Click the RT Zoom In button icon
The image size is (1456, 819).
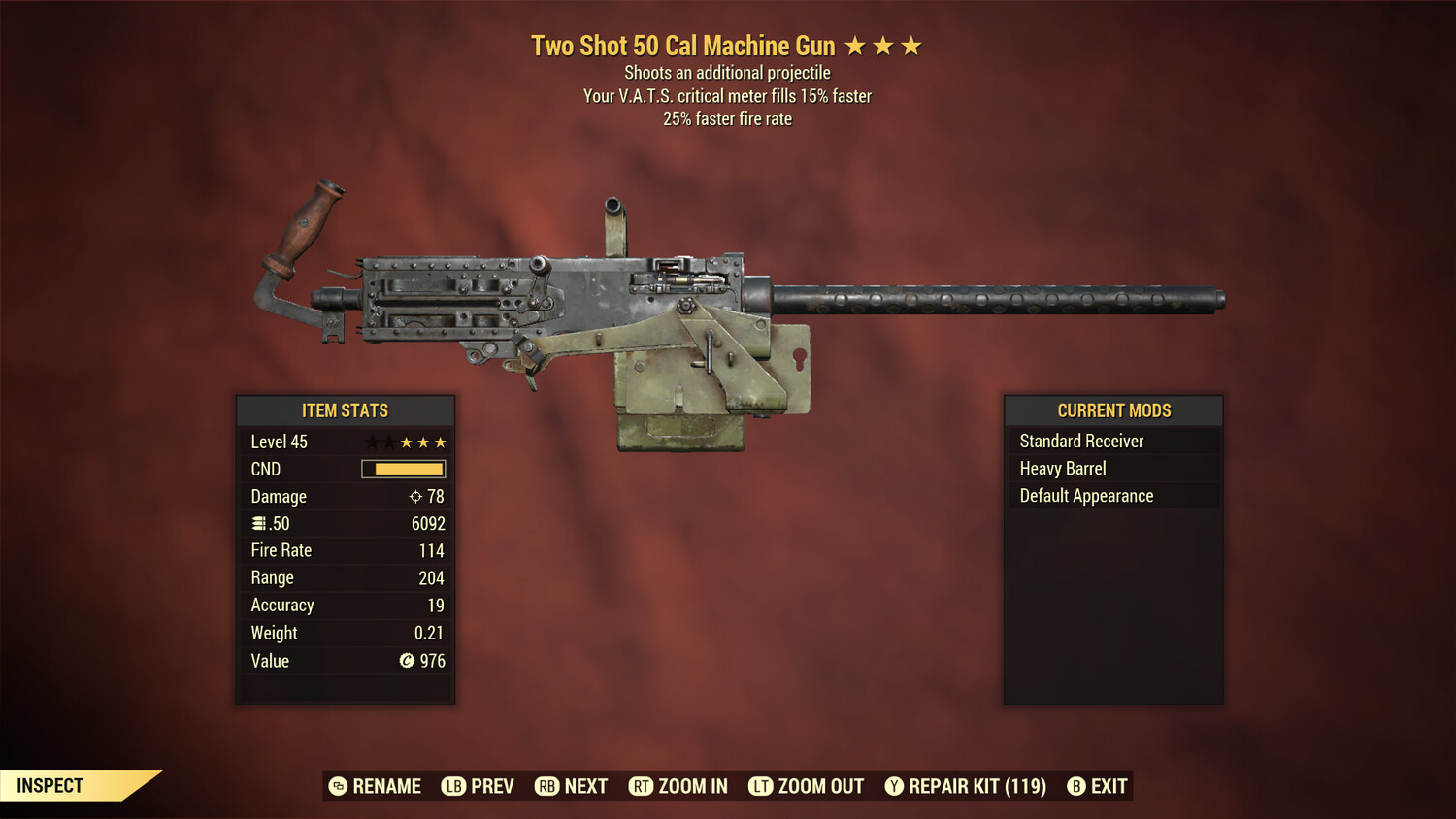point(642,786)
